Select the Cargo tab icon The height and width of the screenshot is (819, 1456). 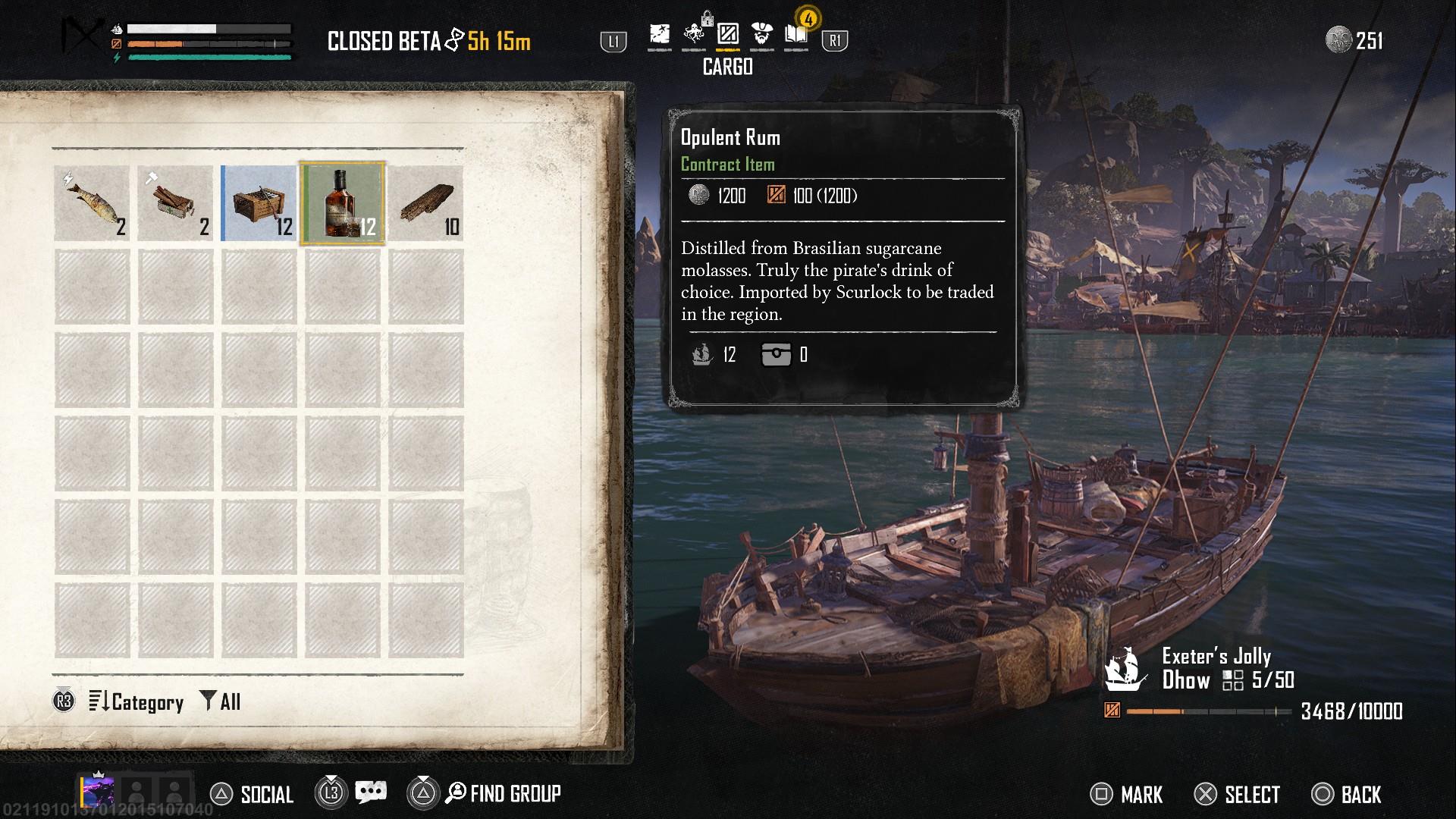[727, 35]
